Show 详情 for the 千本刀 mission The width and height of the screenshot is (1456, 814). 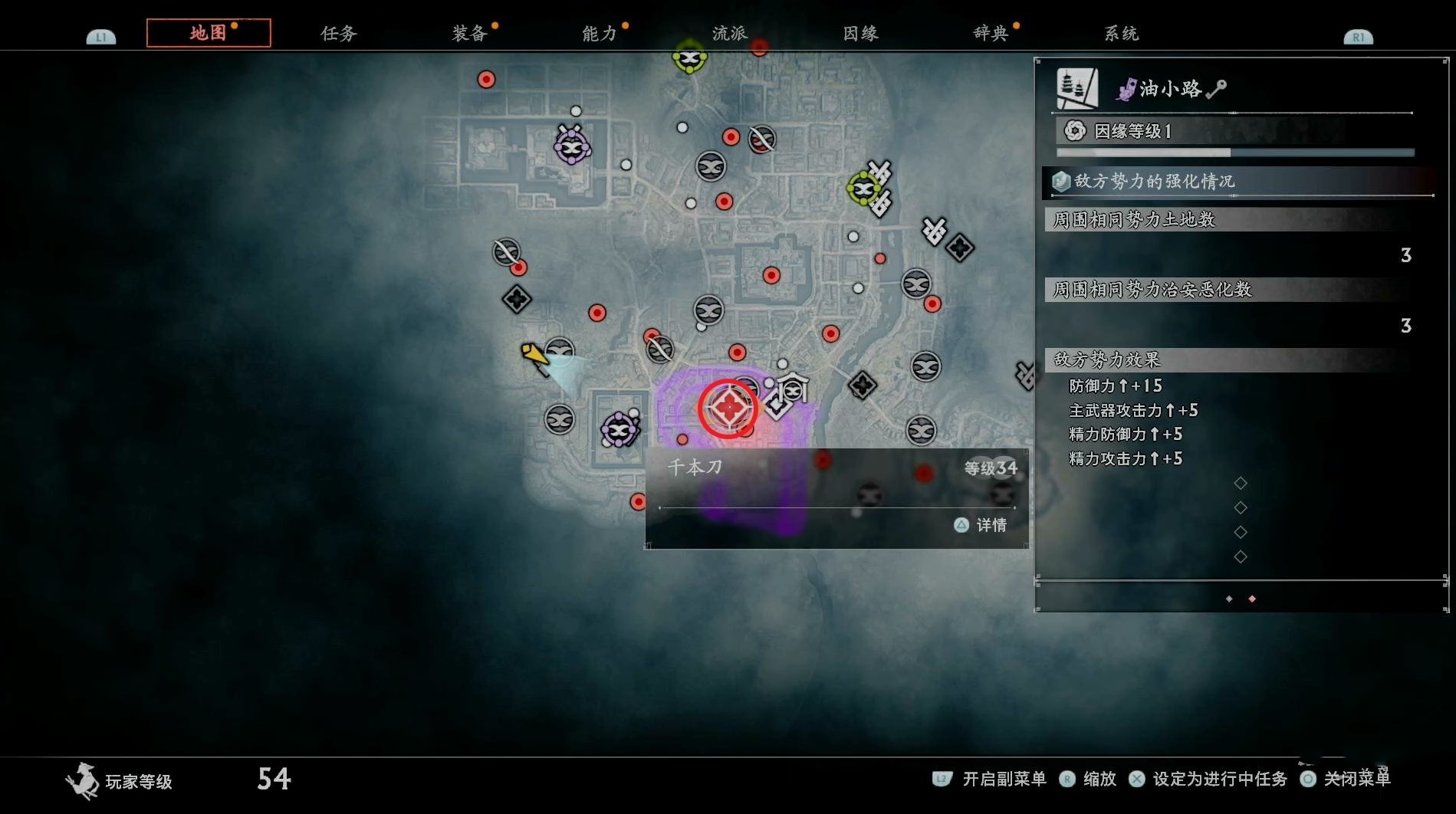pos(981,525)
